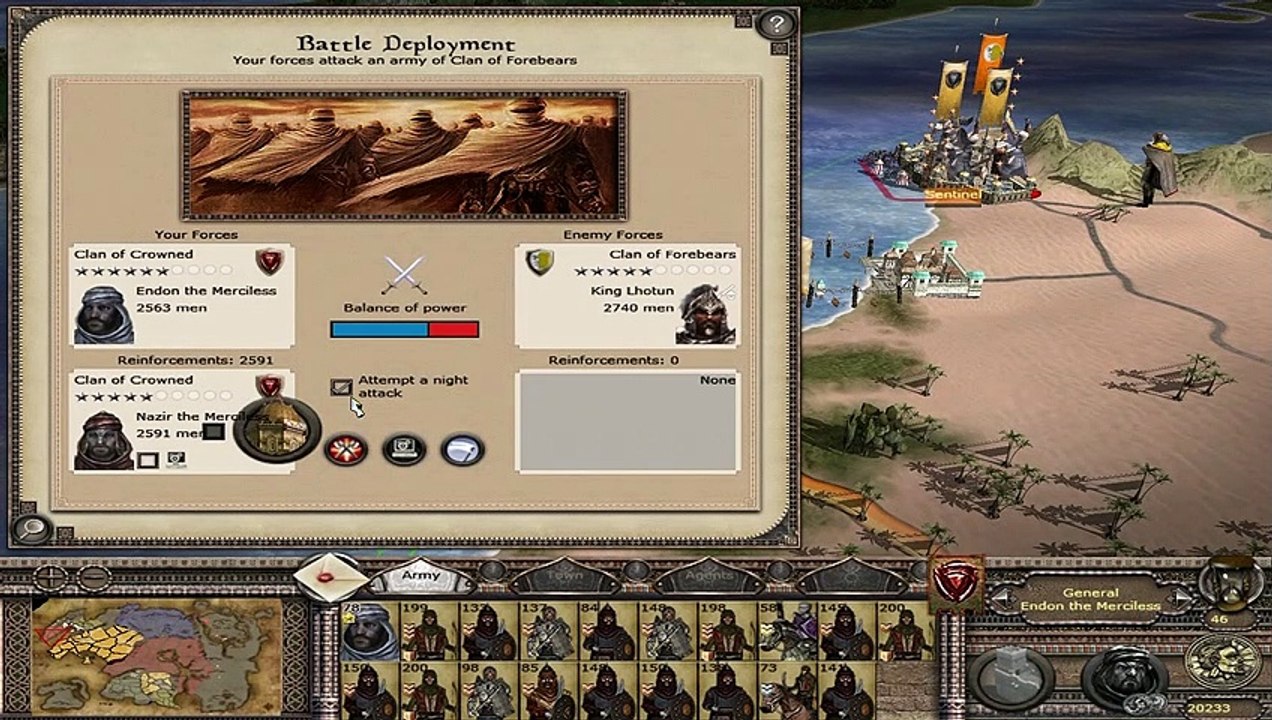Image resolution: width=1272 pixels, height=720 pixels.
Task: Withdraw from battle with the white flag button
Action: [462, 450]
